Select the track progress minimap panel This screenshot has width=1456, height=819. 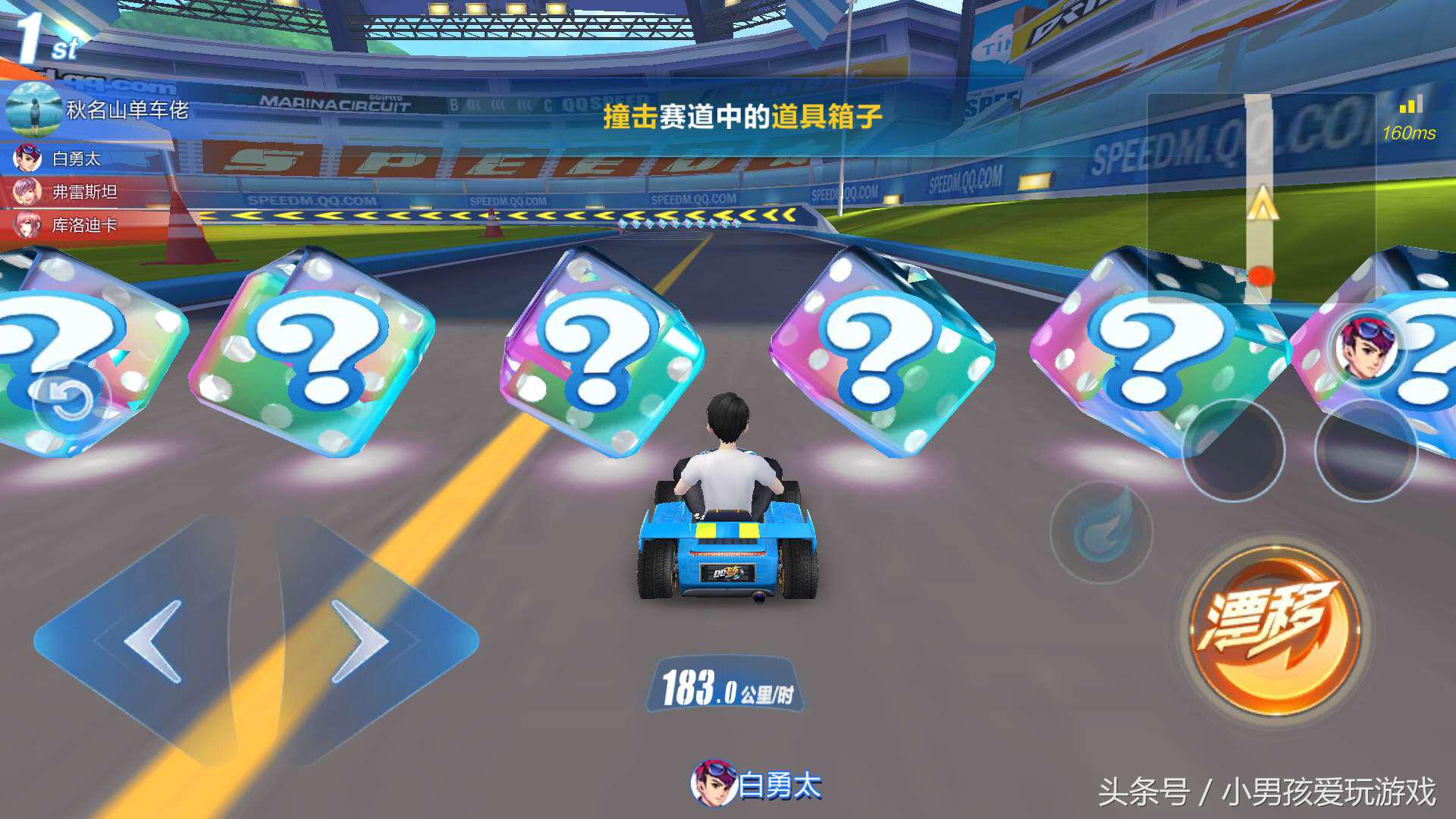tap(1260, 199)
